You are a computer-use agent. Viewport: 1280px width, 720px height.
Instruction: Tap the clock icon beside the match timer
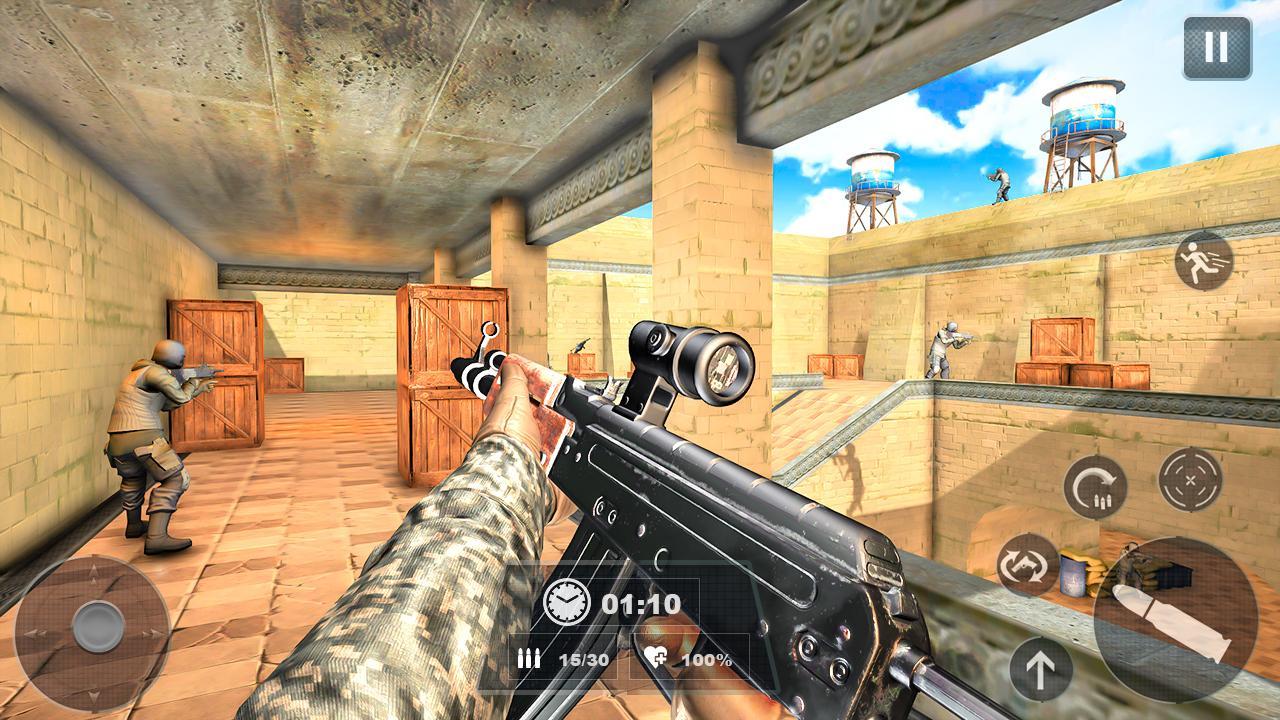(567, 602)
